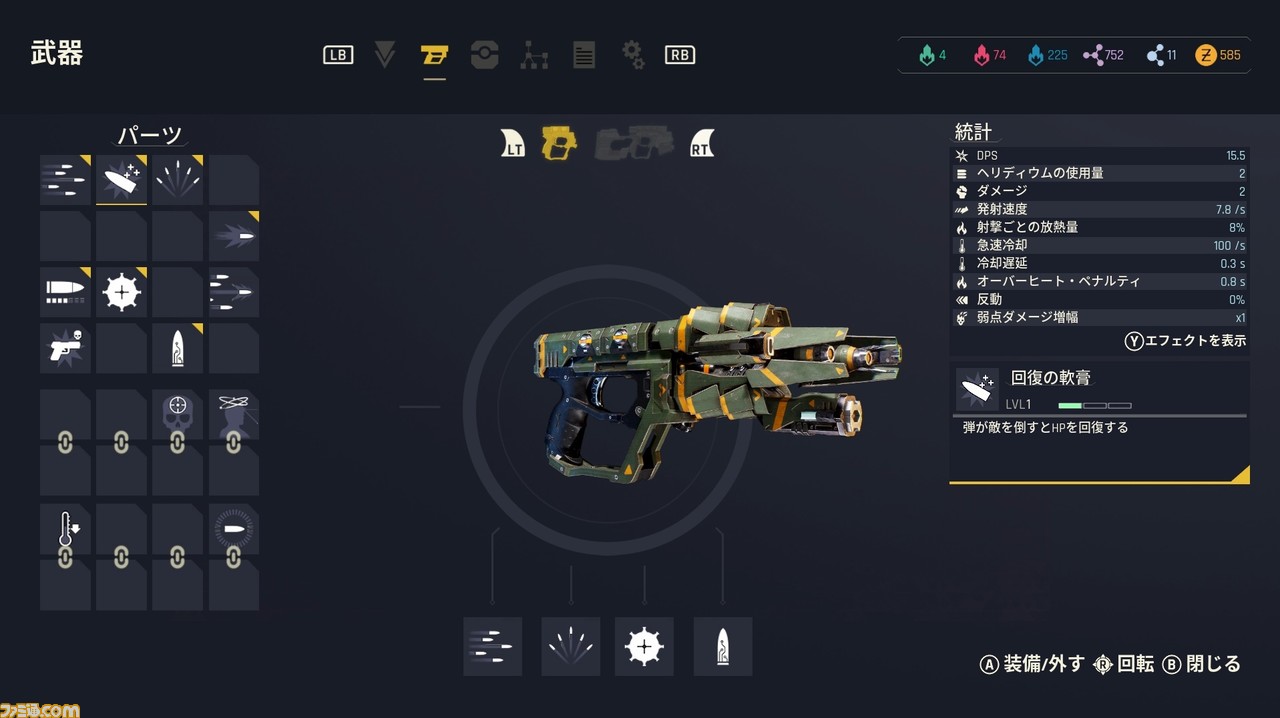Viewport: 1280px width, 718px height.
Task: Switch to the yellow weapons tab
Action: coord(434,55)
